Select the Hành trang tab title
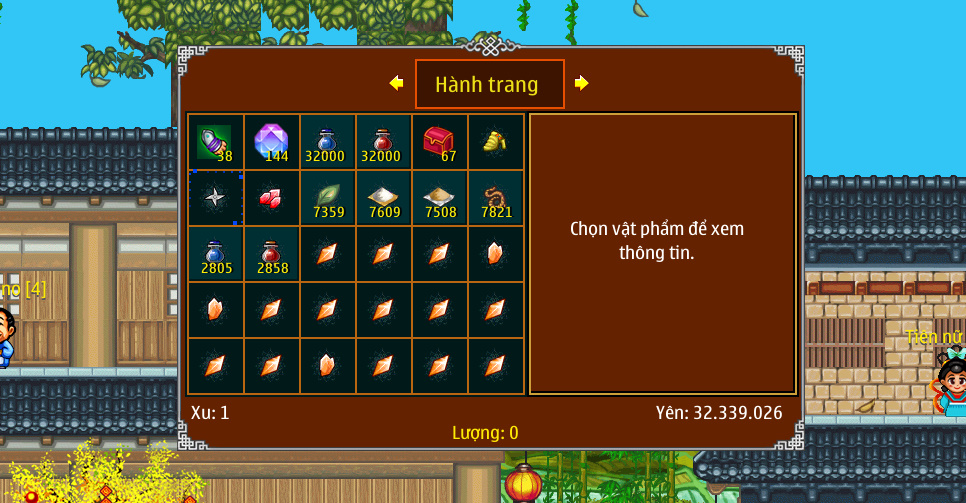The image size is (966, 503). [489, 85]
